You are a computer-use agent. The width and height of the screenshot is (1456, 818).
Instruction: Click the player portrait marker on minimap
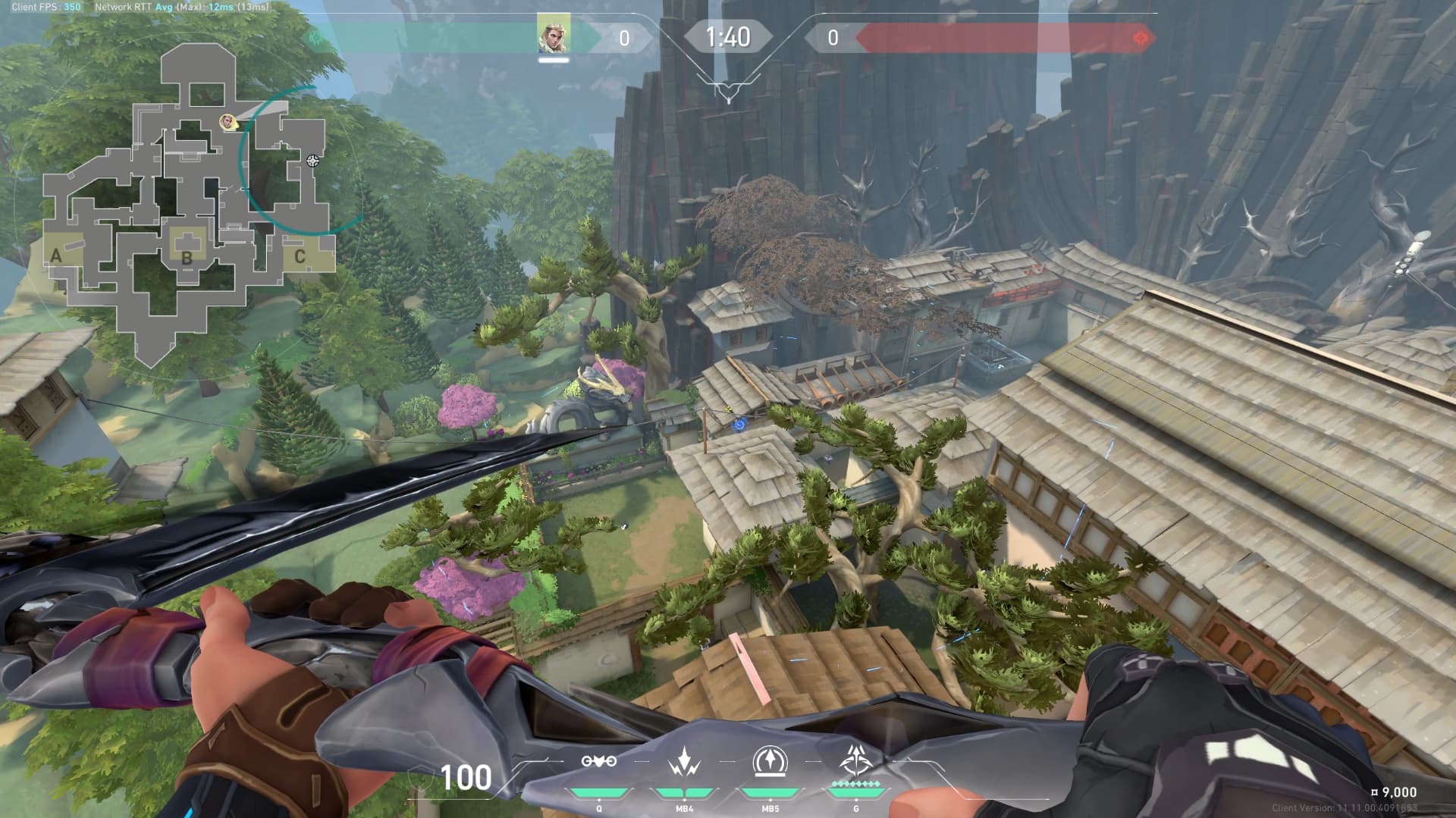pos(227,121)
